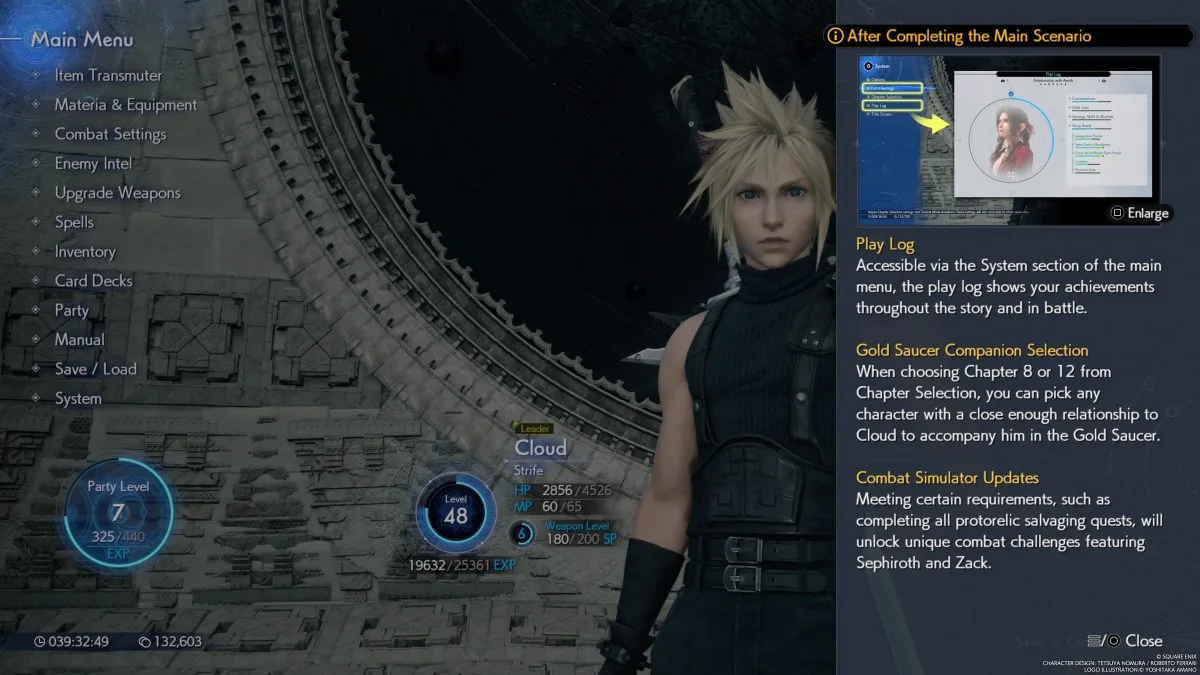Select the Spells menu entry
This screenshot has height=675, width=1200.
click(74, 222)
